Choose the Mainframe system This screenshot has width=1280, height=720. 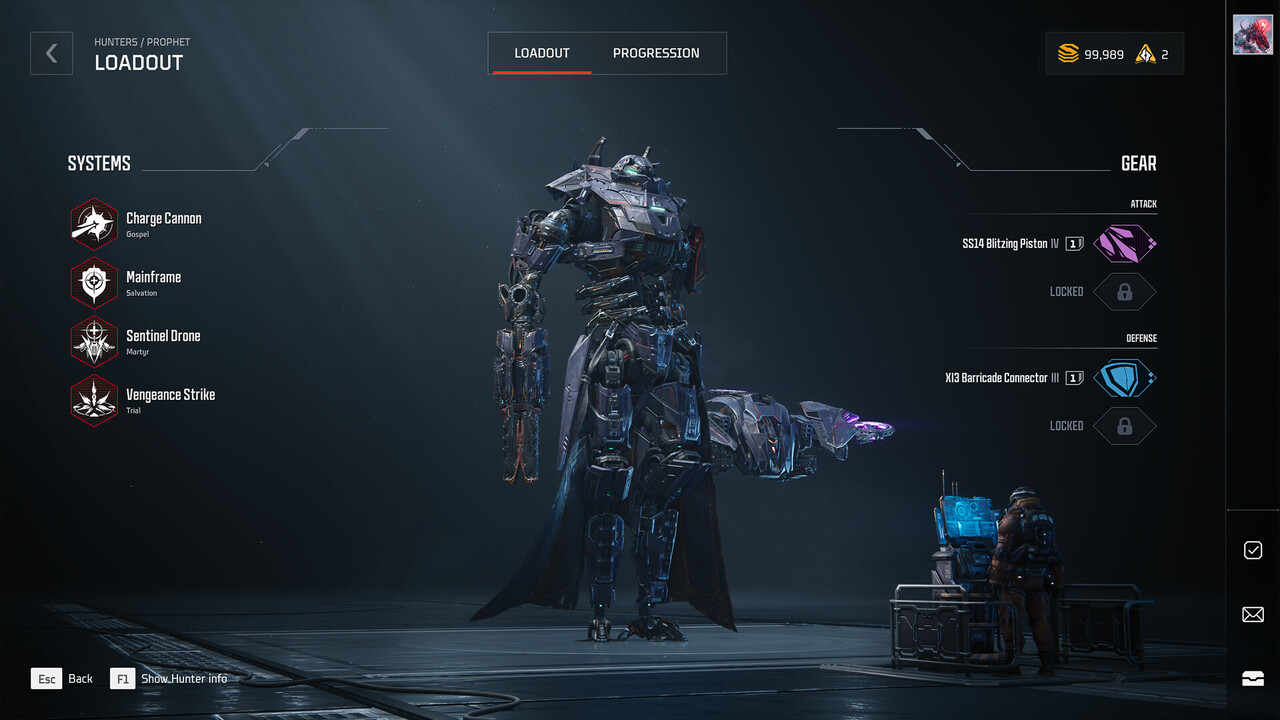(x=95, y=283)
